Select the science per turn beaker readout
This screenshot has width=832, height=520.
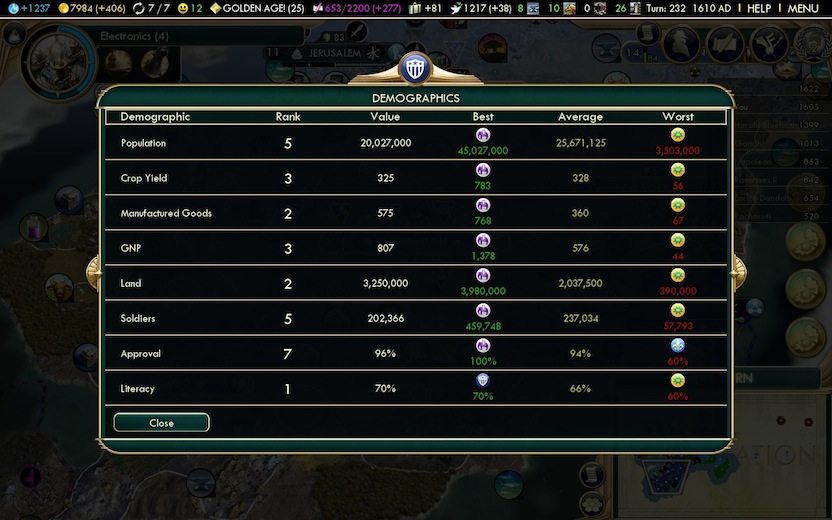click(x=28, y=8)
